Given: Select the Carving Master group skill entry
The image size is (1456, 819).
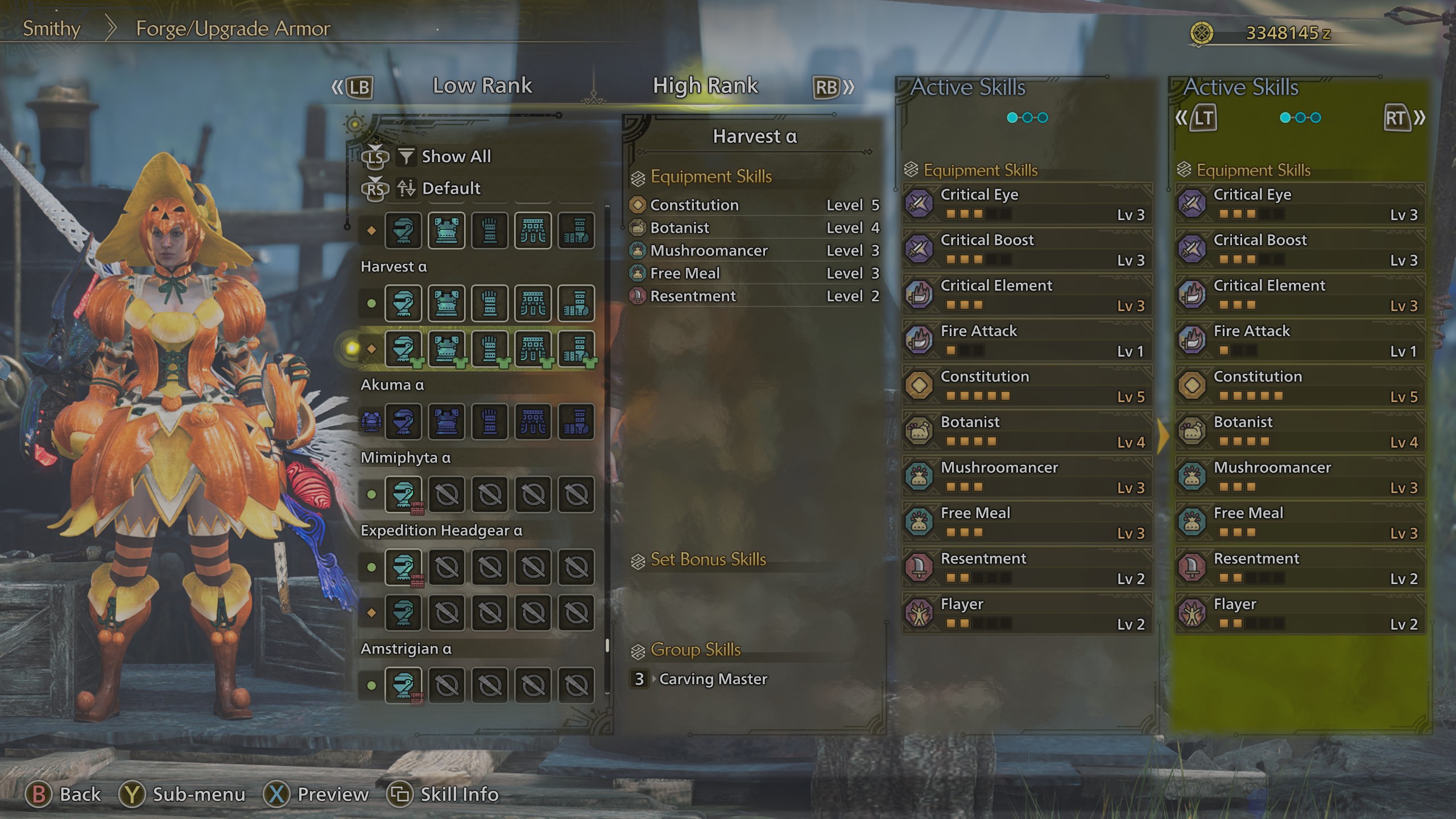Looking at the screenshot, I should [x=713, y=679].
